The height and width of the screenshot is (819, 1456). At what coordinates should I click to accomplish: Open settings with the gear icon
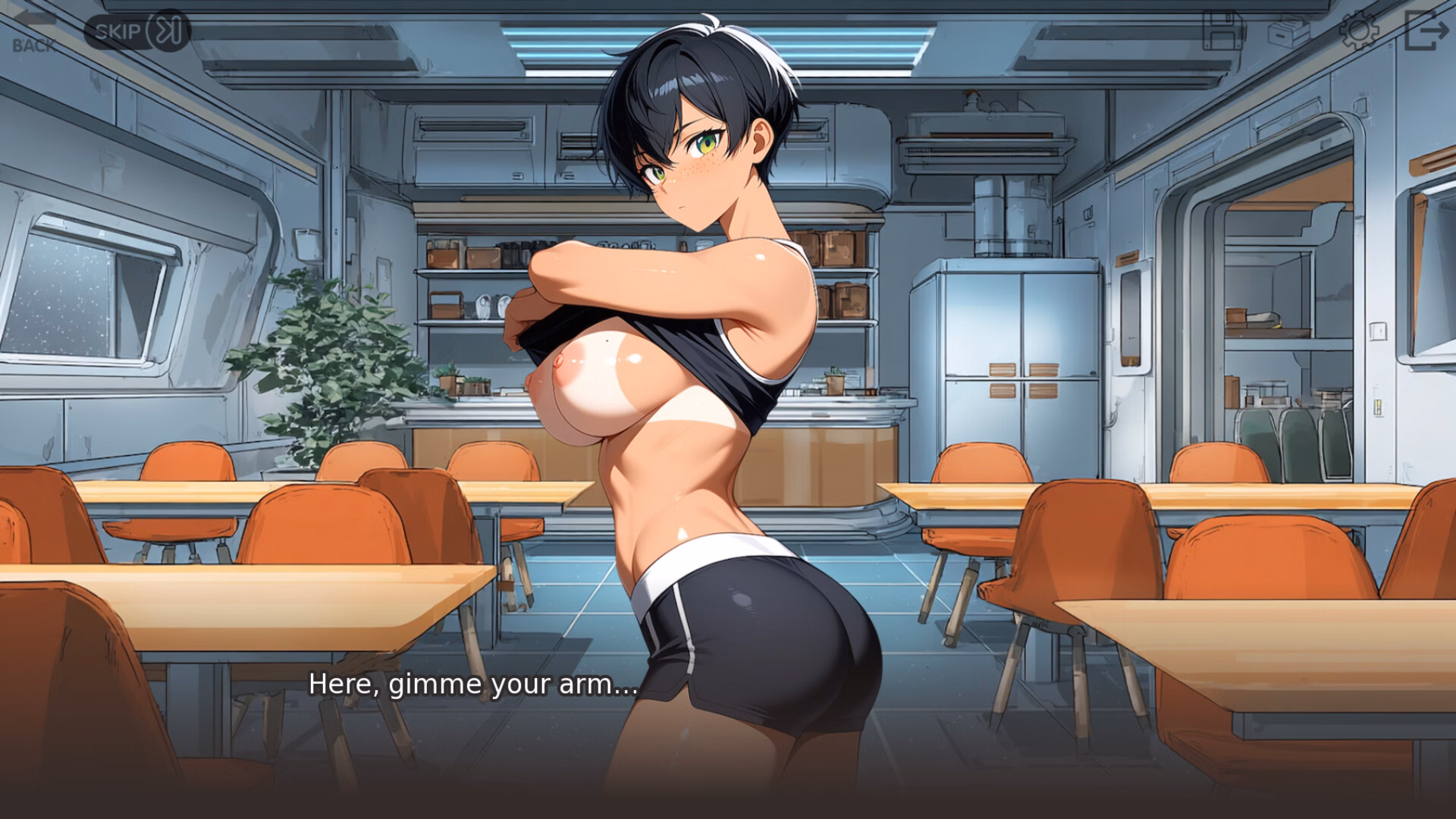tap(1357, 31)
